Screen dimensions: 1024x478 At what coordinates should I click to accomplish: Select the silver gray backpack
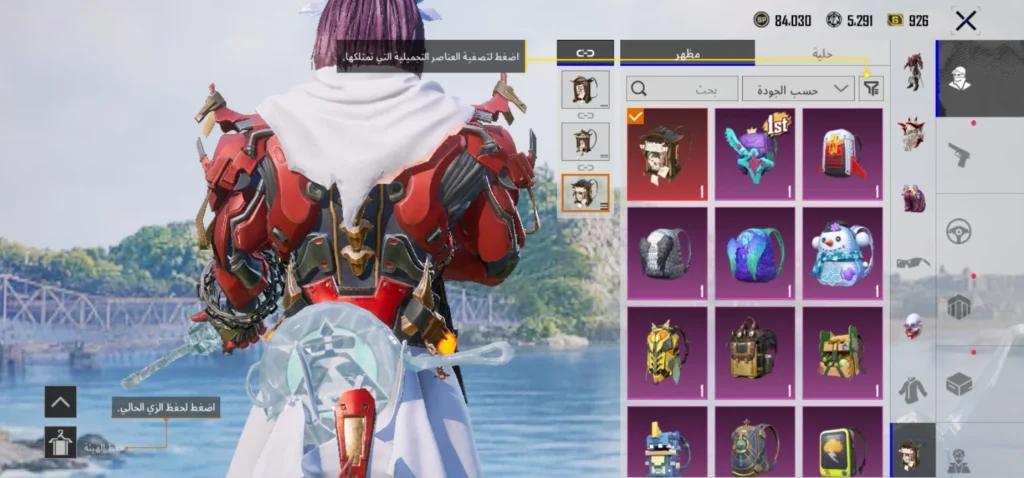click(667, 253)
